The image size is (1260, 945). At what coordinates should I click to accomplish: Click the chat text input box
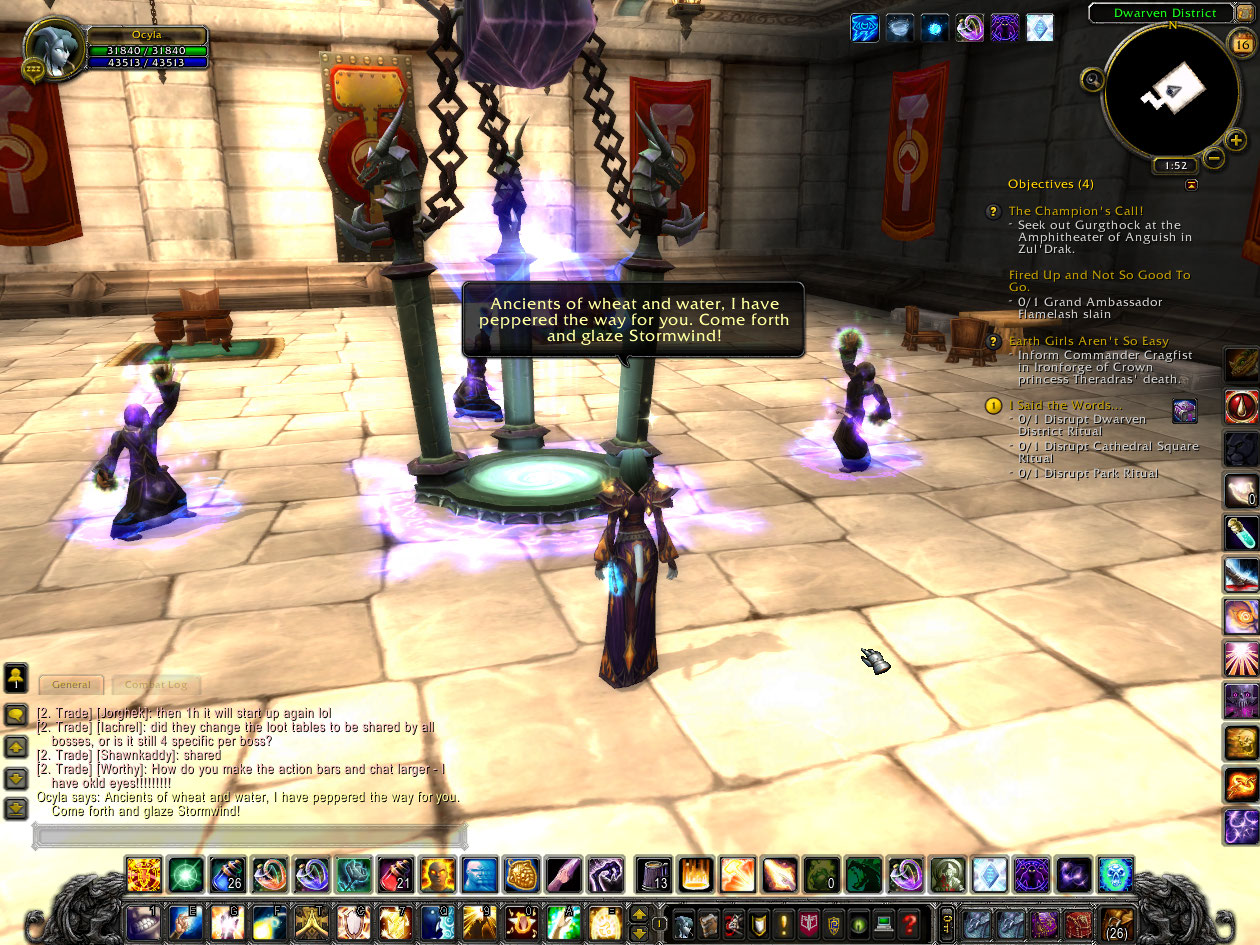coord(250,836)
